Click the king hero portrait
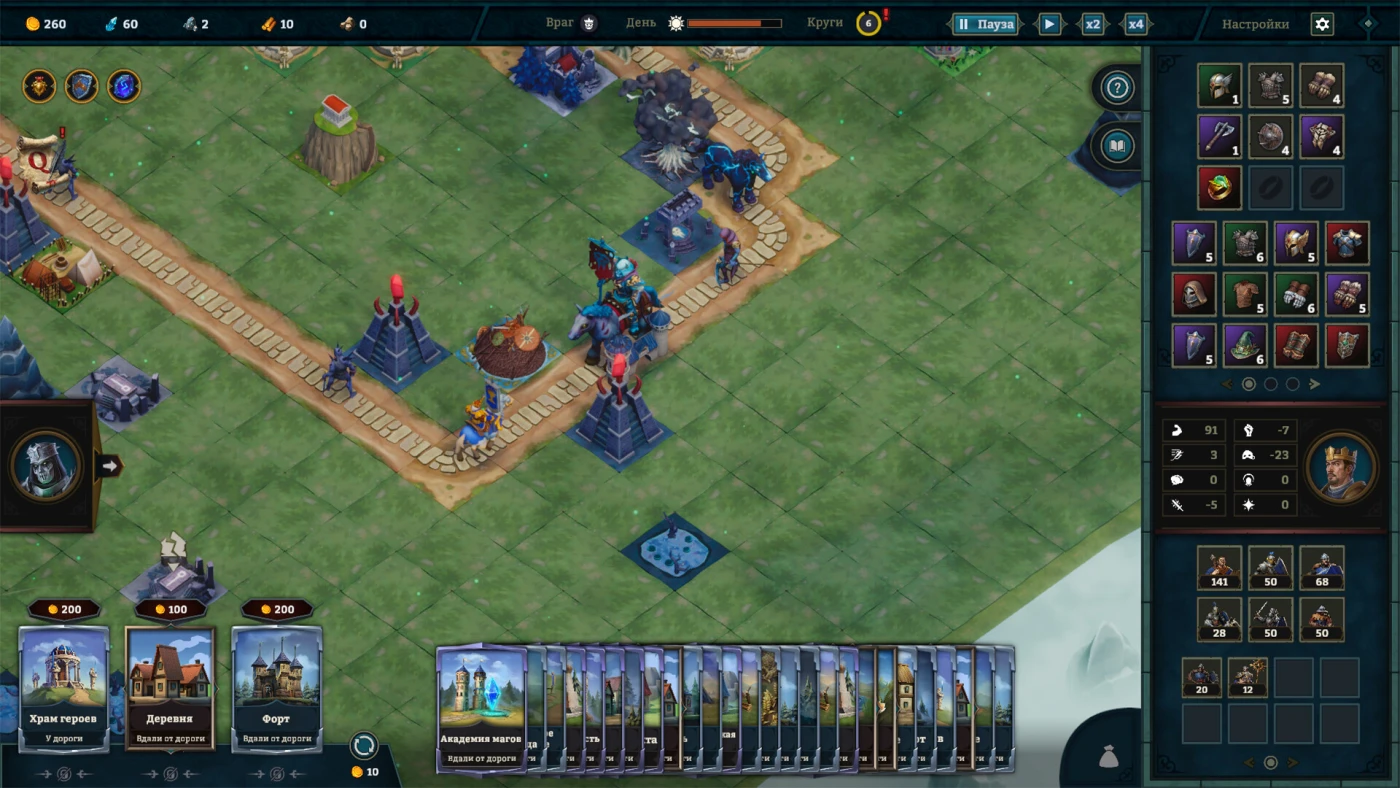This screenshot has width=1400, height=788. pos(1340,467)
